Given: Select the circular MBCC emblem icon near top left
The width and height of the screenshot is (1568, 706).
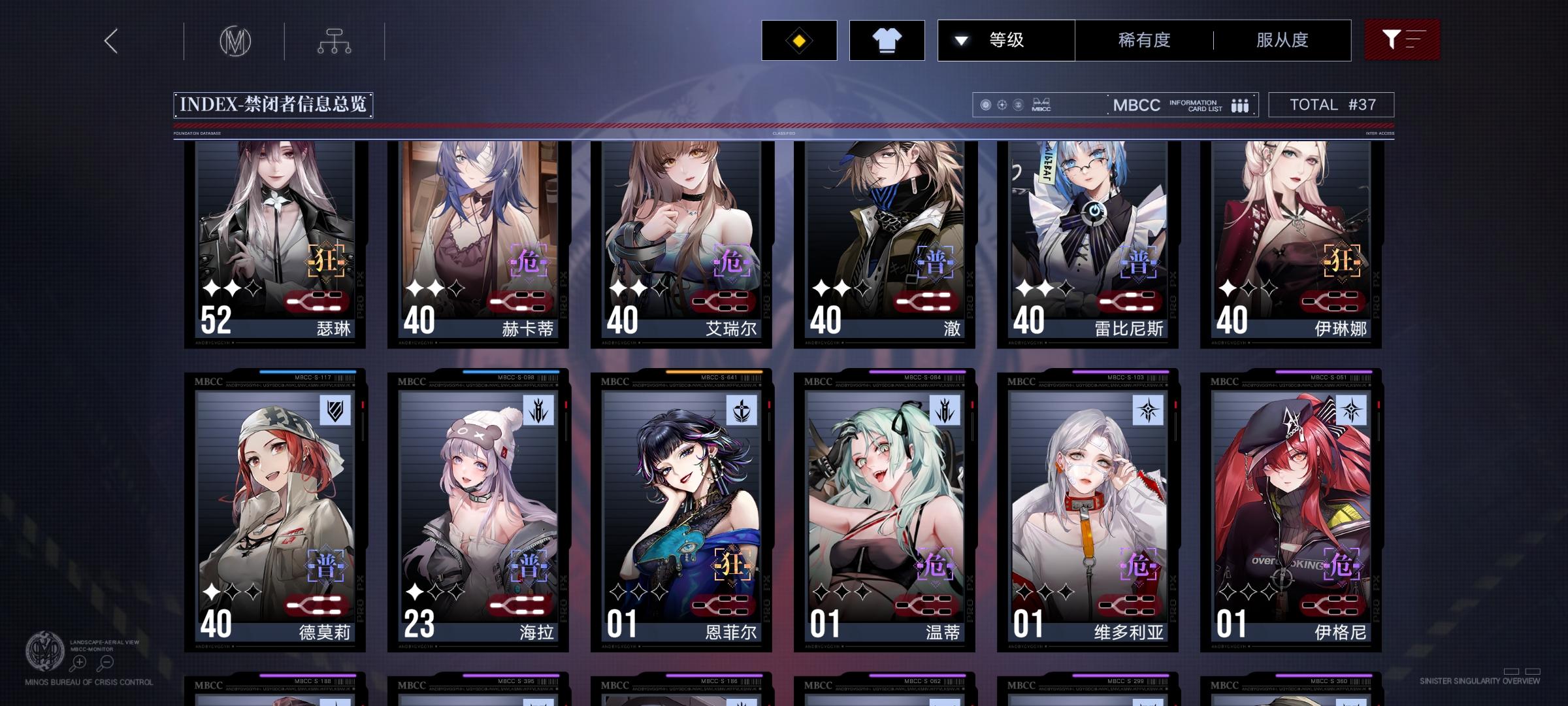Looking at the screenshot, I should [237, 41].
